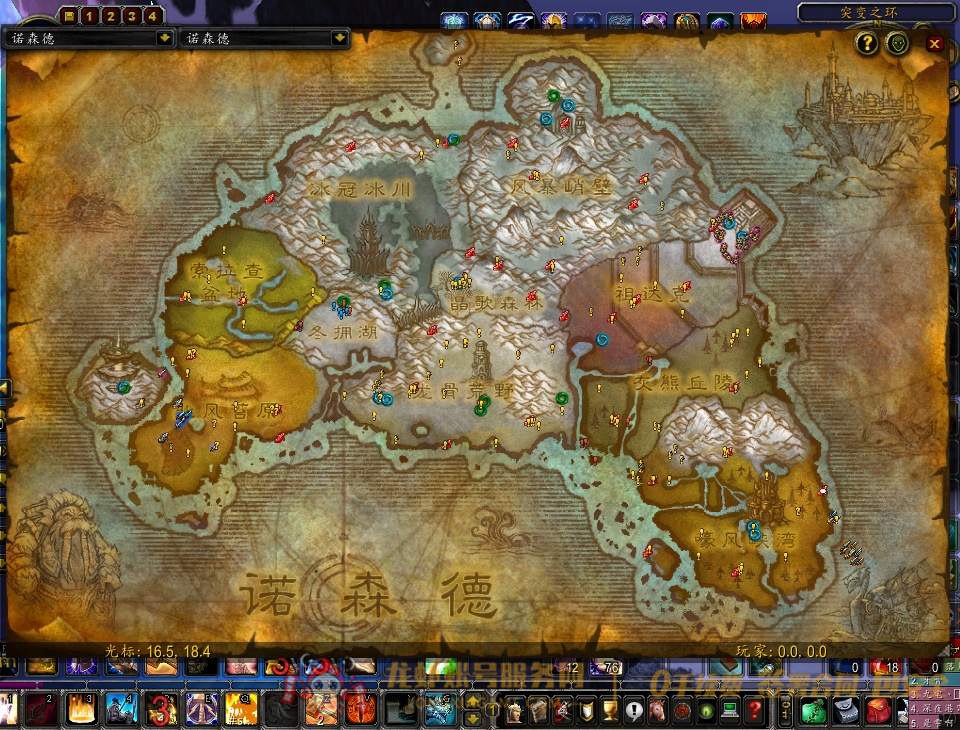Open the exclamation mark quest log button
Screen dimensions: 960x730
click(634, 711)
